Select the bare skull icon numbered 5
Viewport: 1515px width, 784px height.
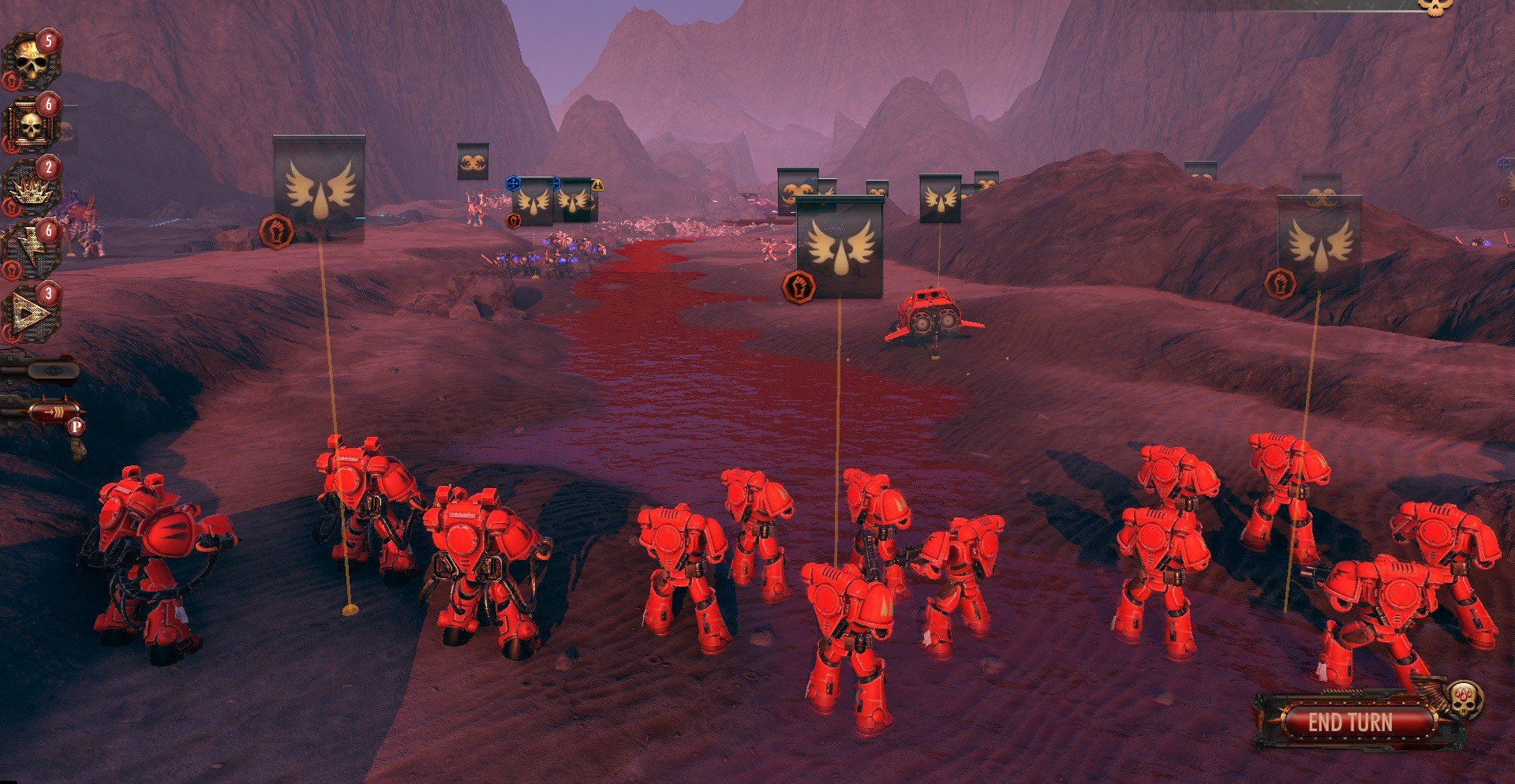coord(32,61)
